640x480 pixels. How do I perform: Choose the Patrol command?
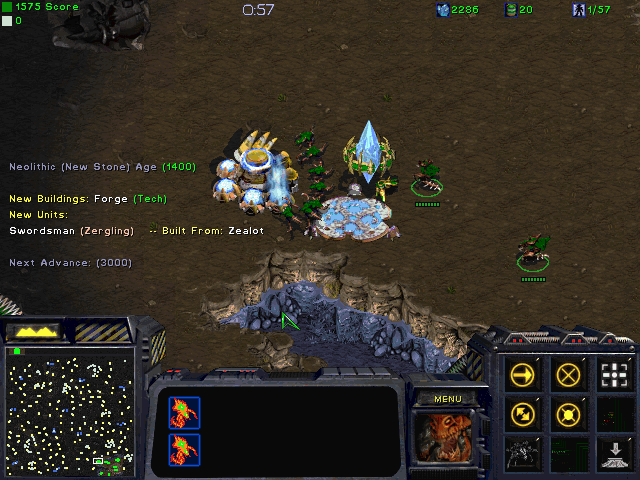(522, 413)
